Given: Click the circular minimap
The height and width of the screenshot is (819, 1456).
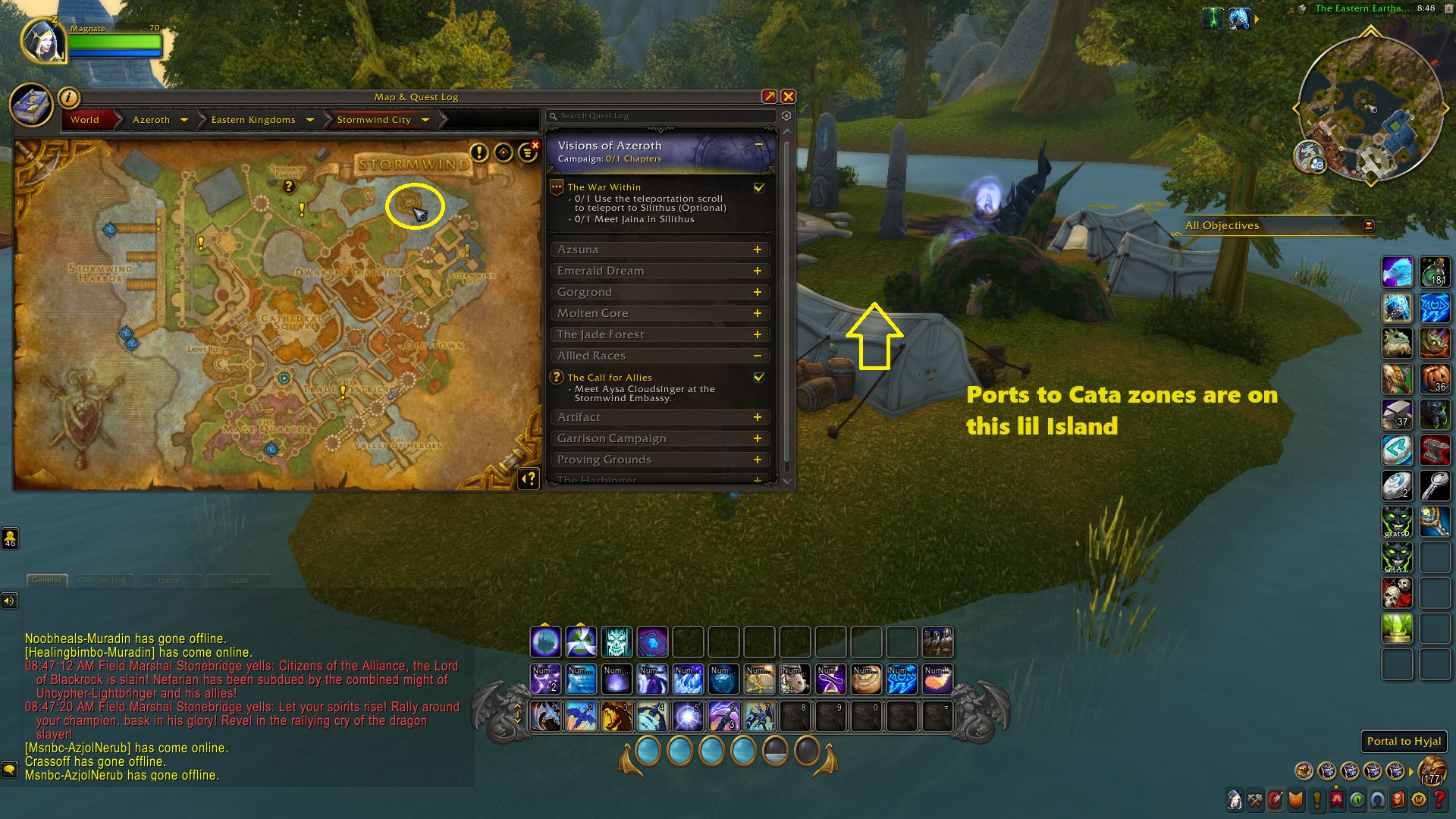Looking at the screenshot, I should point(1370,108).
